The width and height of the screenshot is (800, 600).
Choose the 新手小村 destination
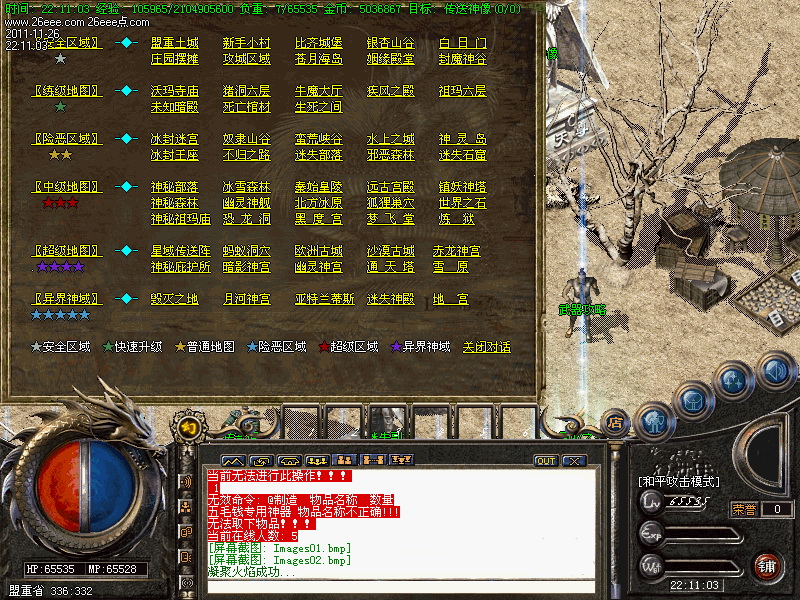[246, 43]
